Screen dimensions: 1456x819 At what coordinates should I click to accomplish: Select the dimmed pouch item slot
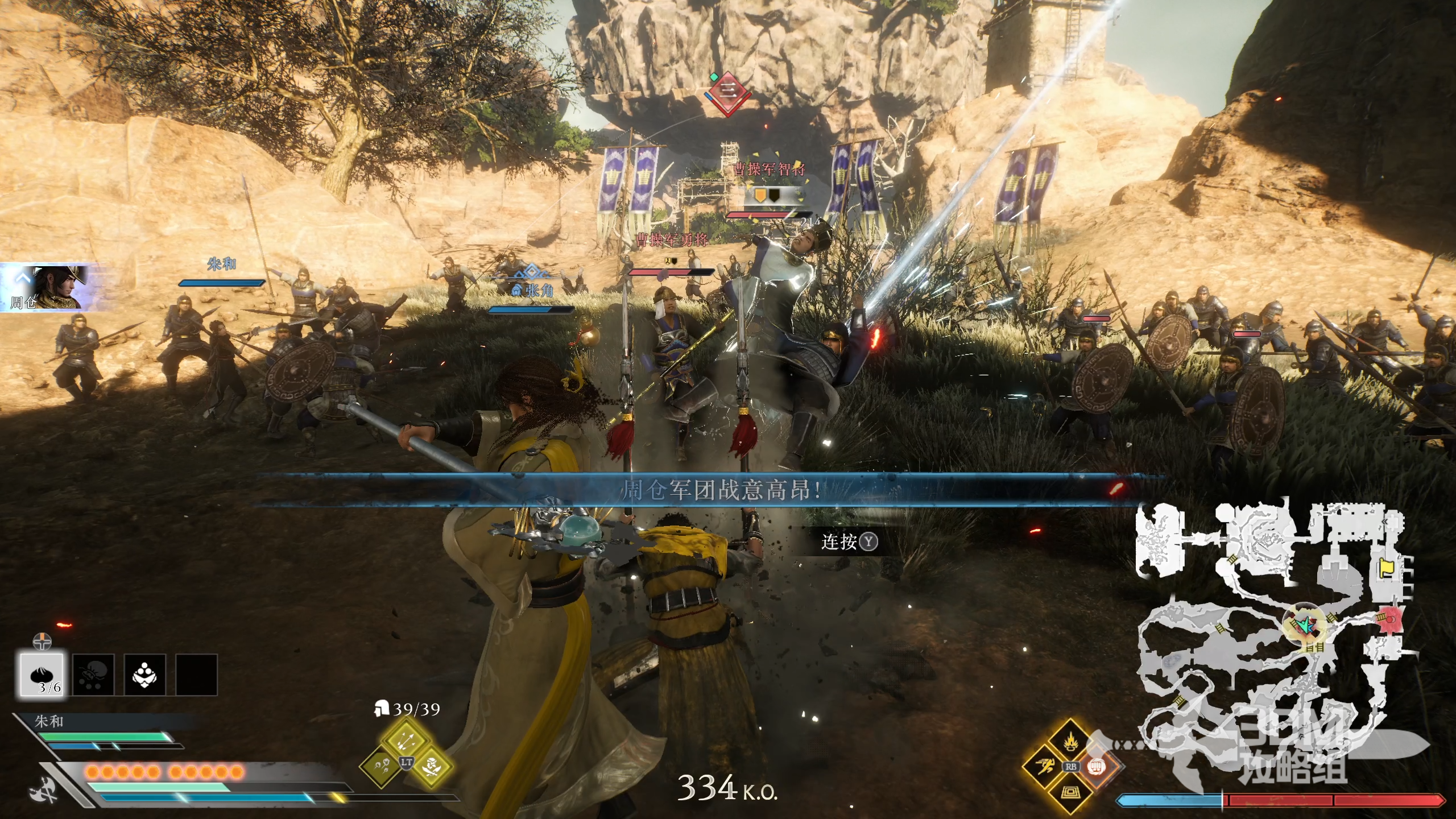[x=93, y=675]
